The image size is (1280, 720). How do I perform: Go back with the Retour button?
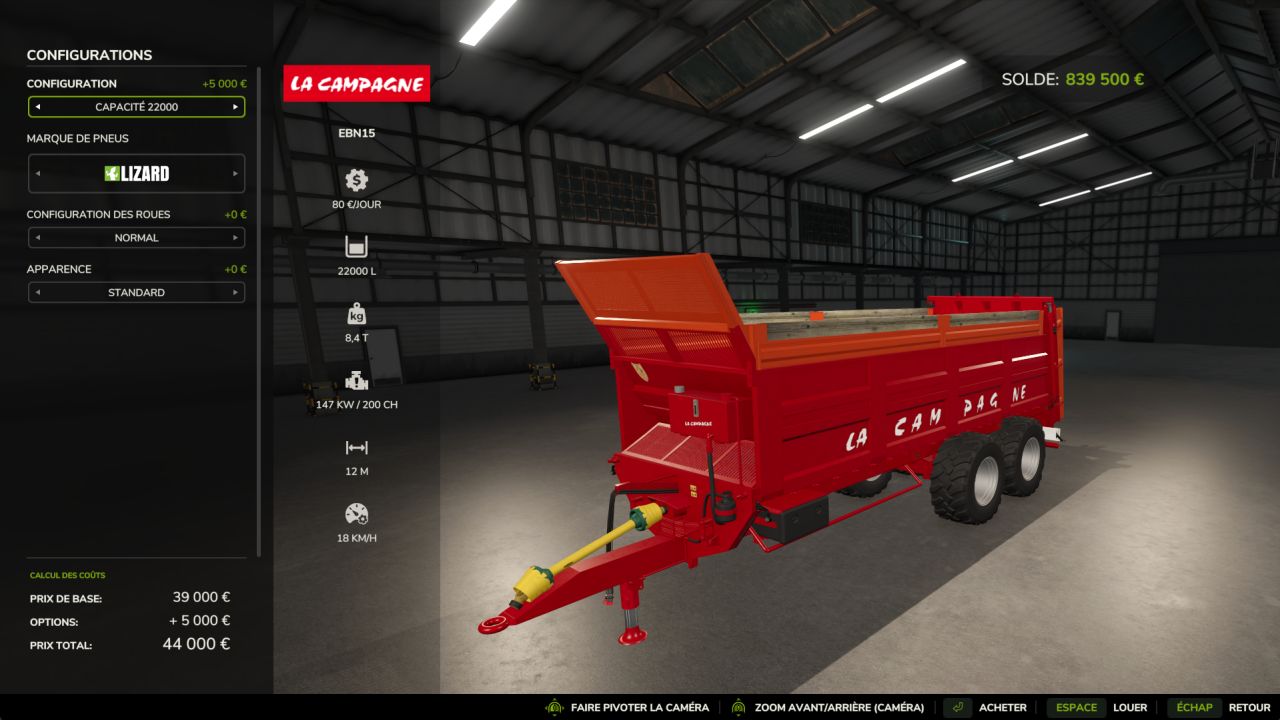click(1248, 707)
